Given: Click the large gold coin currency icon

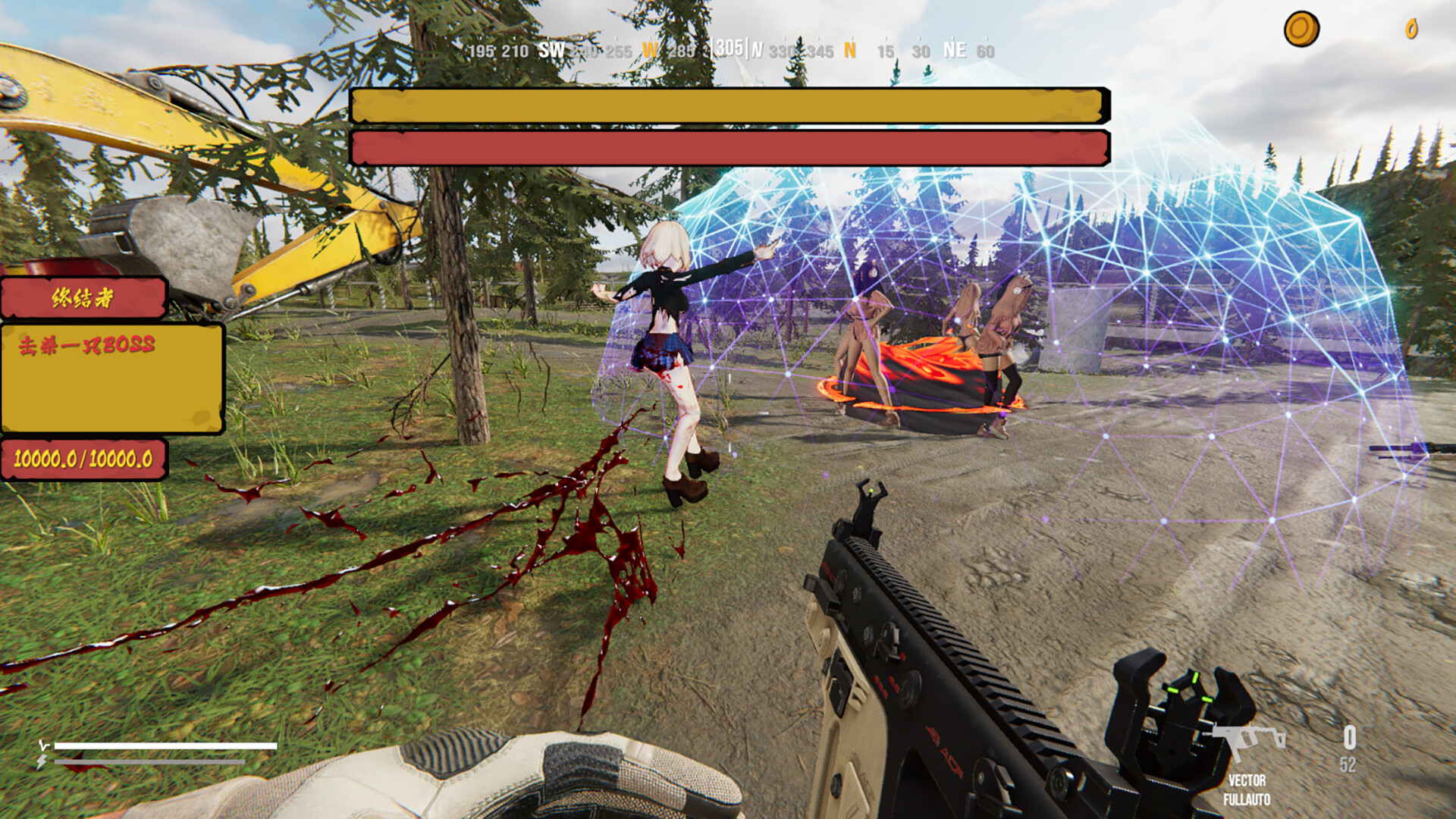Looking at the screenshot, I should point(1303,27).
